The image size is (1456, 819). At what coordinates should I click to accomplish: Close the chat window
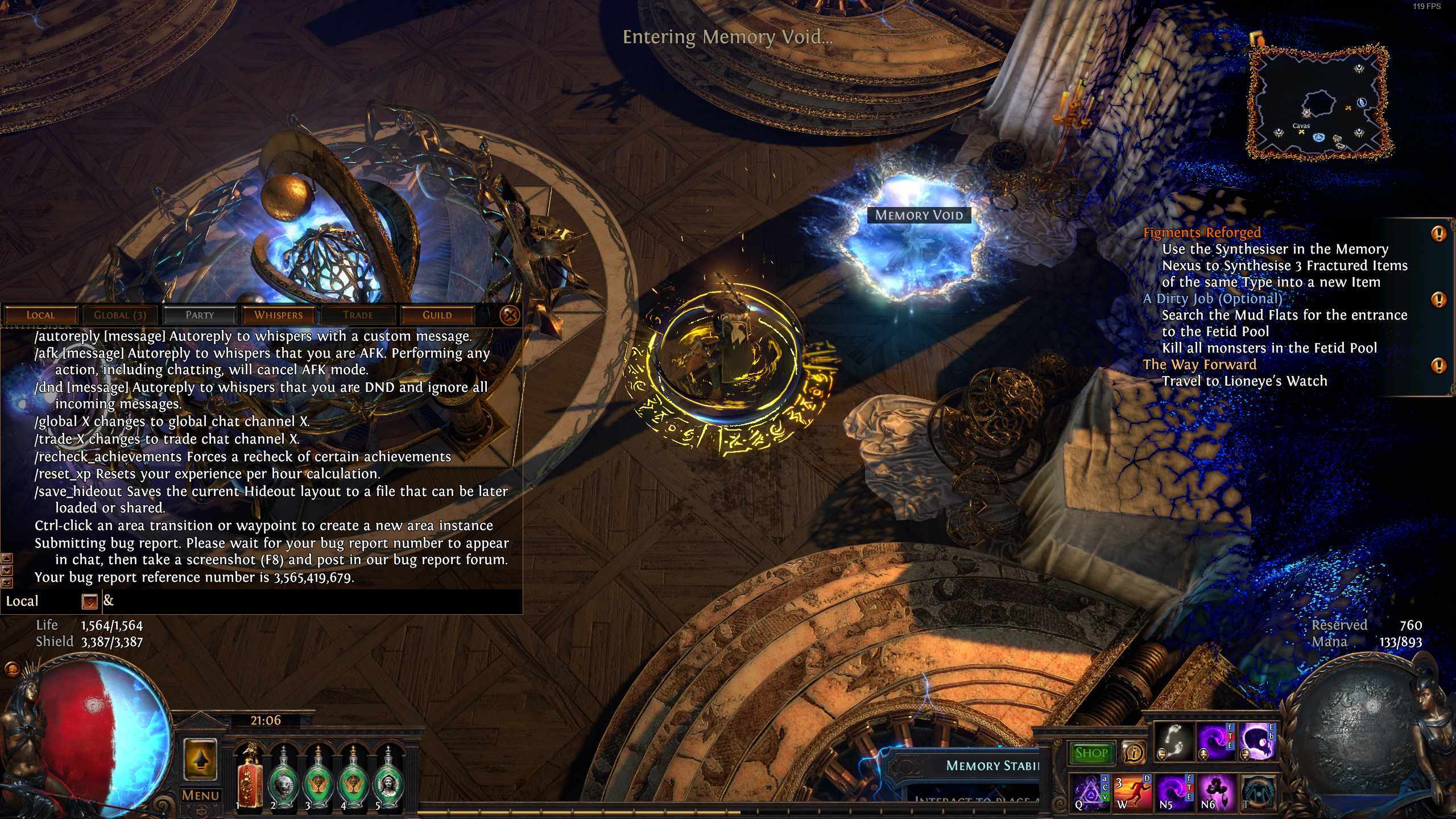click(x=510, y=315)
